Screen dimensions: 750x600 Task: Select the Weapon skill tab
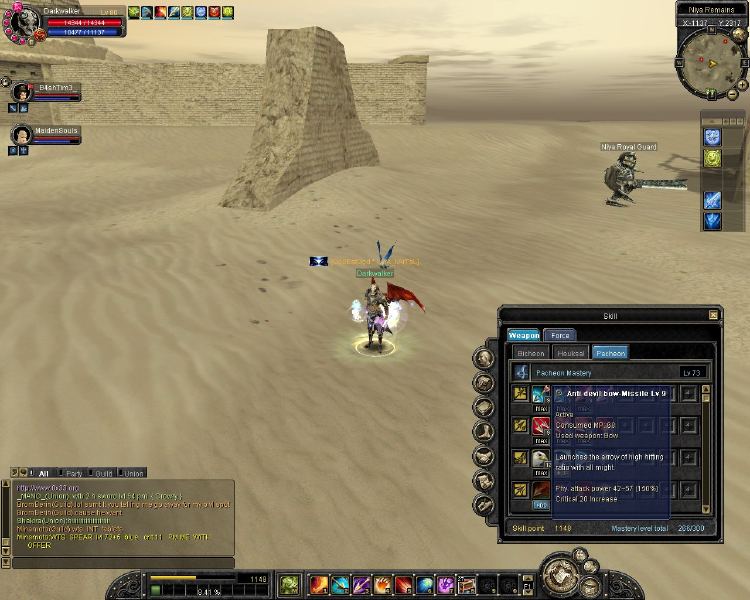tap(524, 335)
